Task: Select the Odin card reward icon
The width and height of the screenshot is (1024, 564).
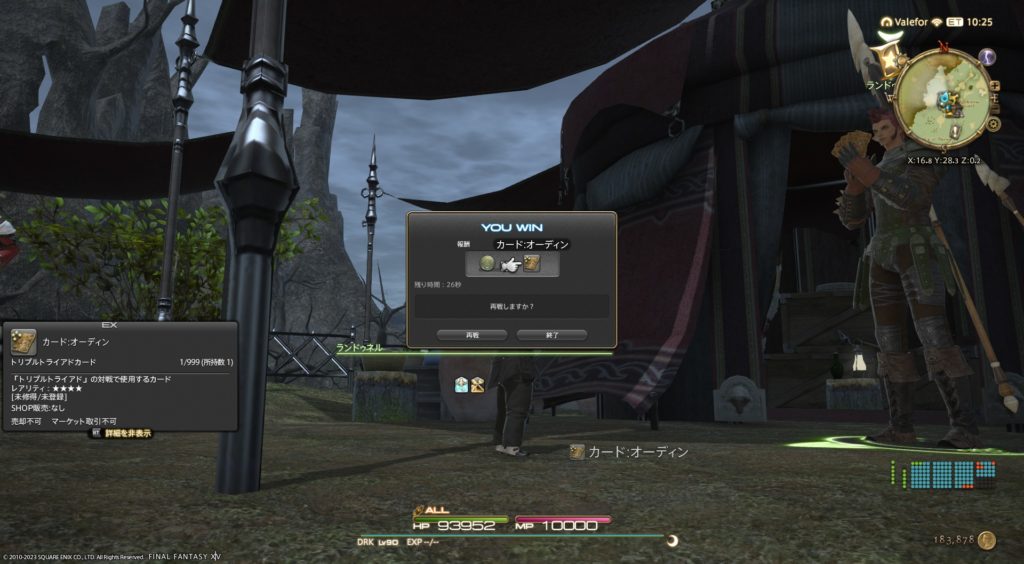Action: [532, 264]
